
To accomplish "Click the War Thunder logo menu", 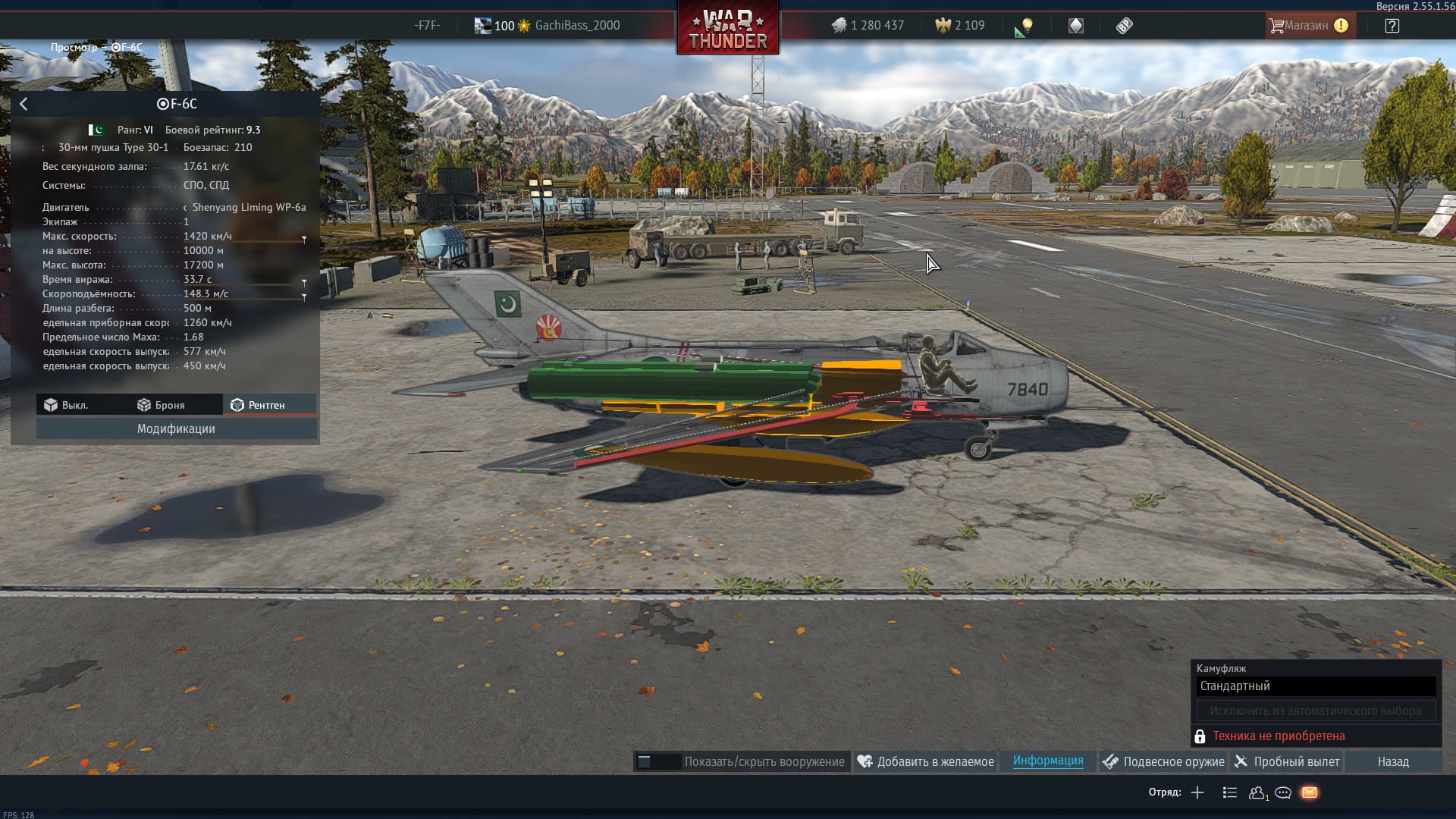I will tap(727, 30).
